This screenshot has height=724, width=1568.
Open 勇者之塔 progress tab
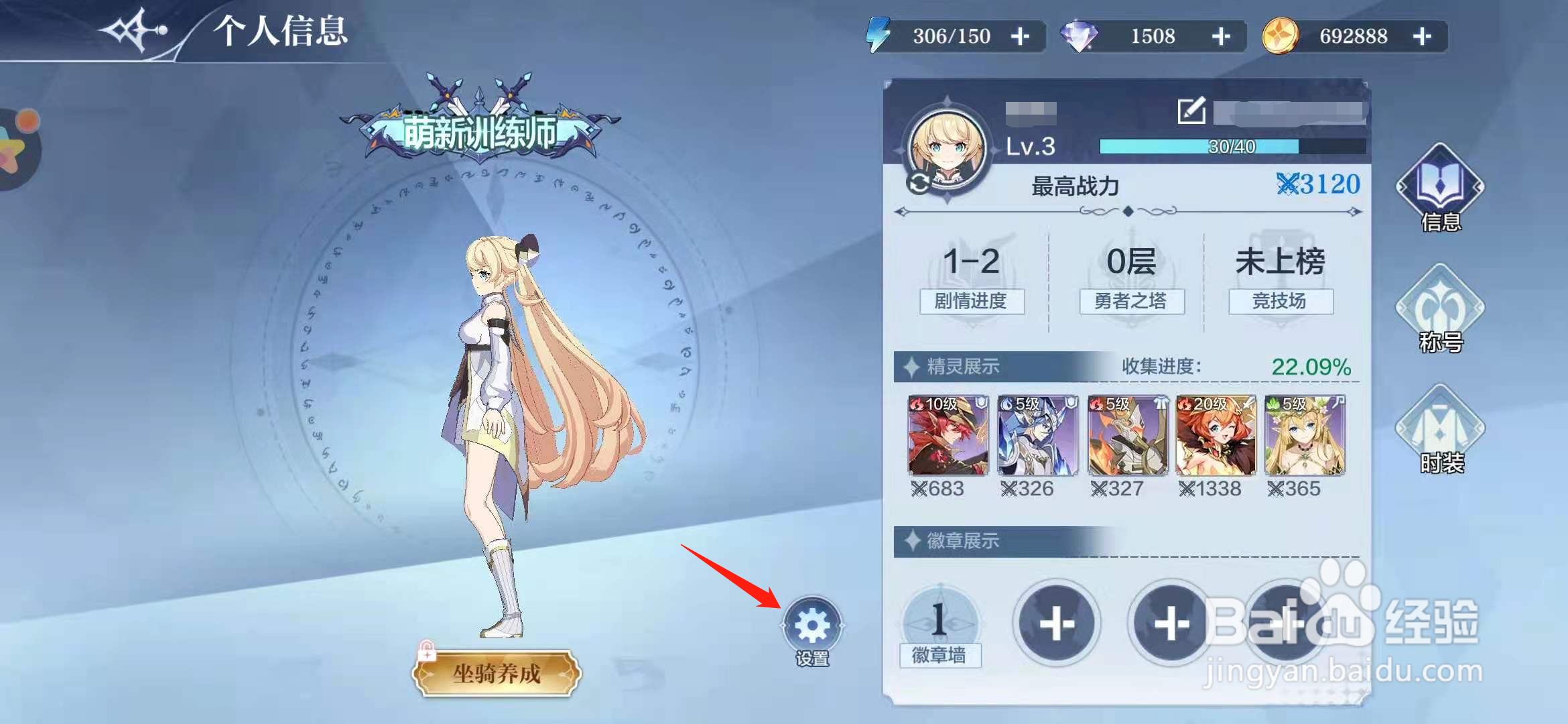(1132, 302)
